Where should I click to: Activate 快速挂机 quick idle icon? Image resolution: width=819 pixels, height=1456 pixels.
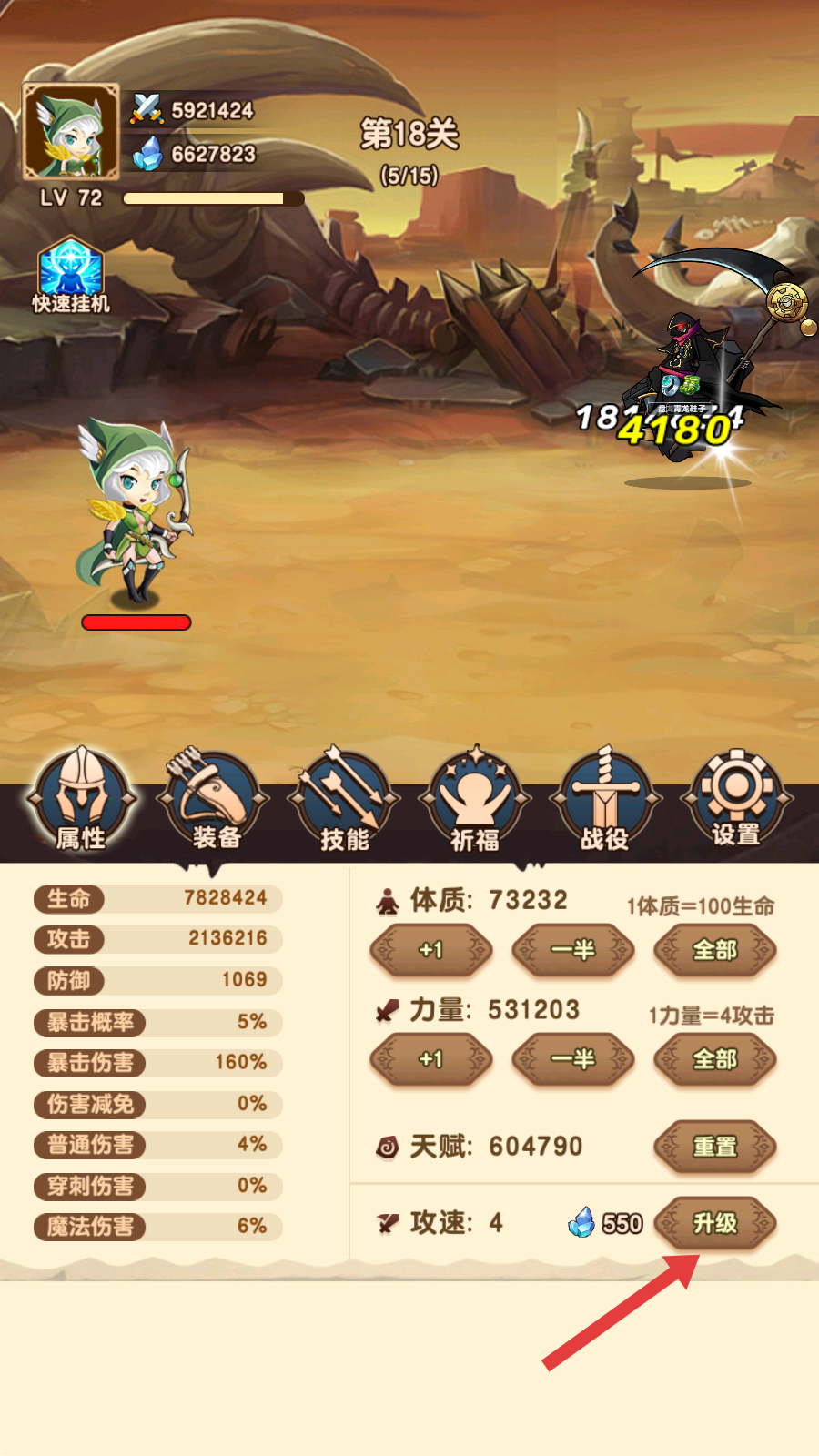click(x=71, y=275)
